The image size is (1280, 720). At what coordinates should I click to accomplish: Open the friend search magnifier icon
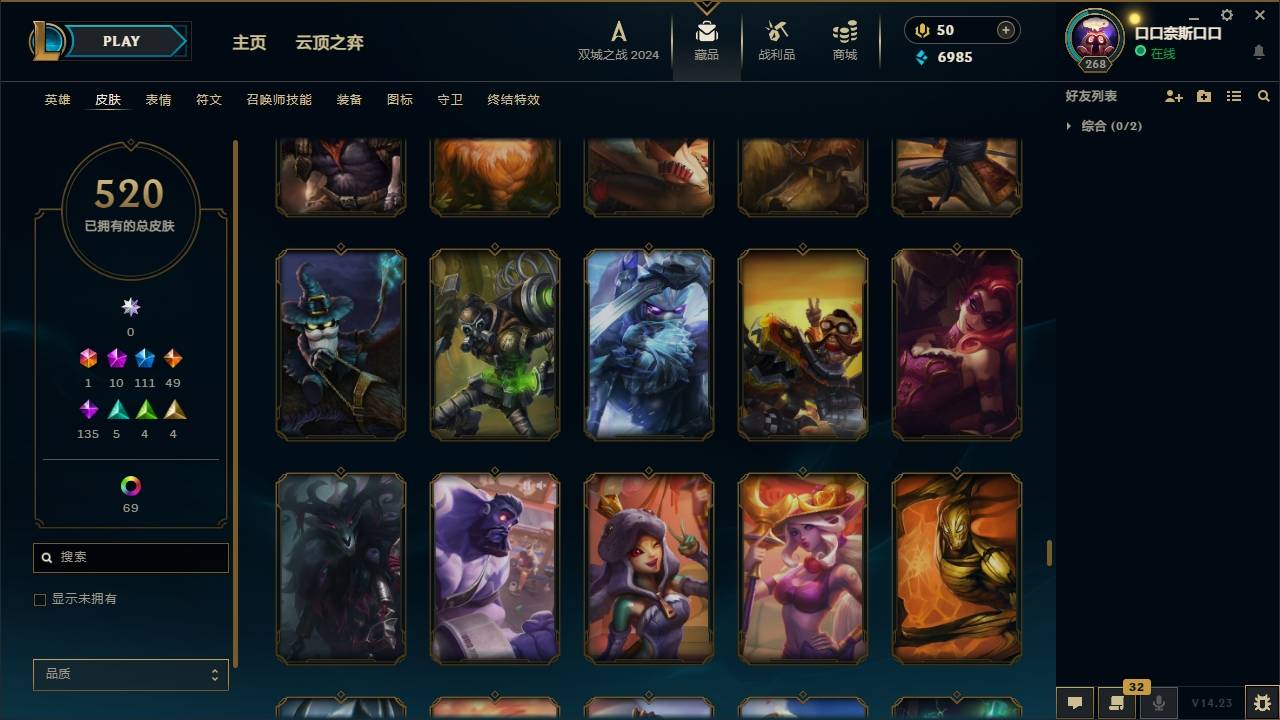click(1264, 95)
